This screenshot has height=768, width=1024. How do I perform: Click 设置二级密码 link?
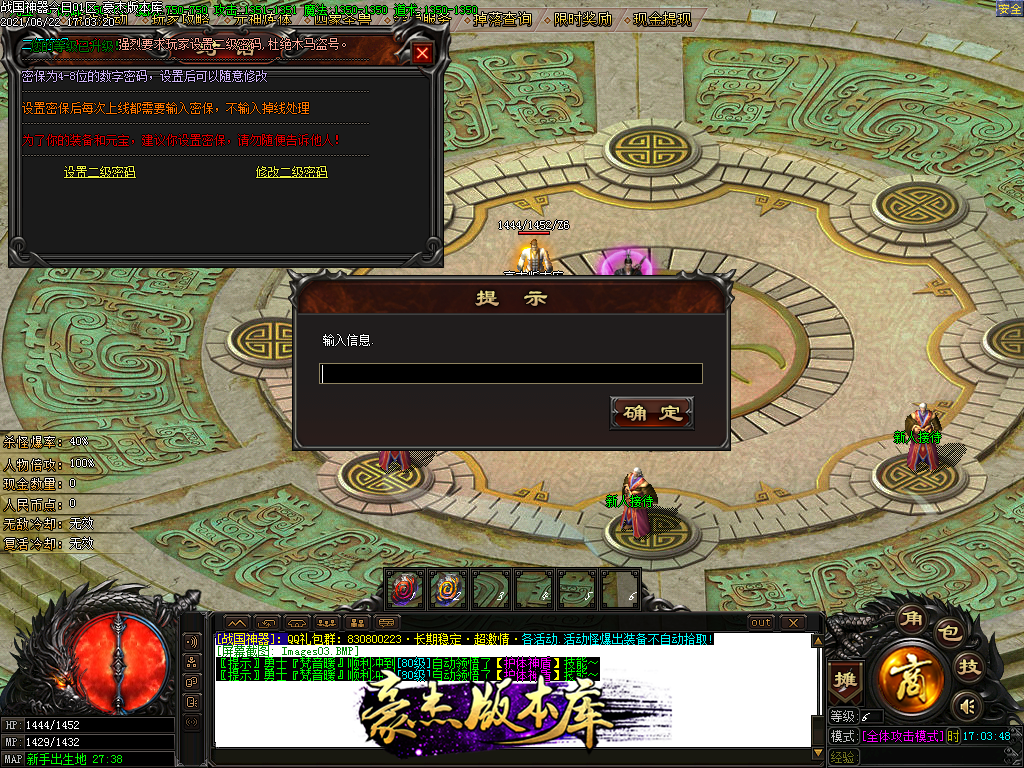tap(99, 172)
